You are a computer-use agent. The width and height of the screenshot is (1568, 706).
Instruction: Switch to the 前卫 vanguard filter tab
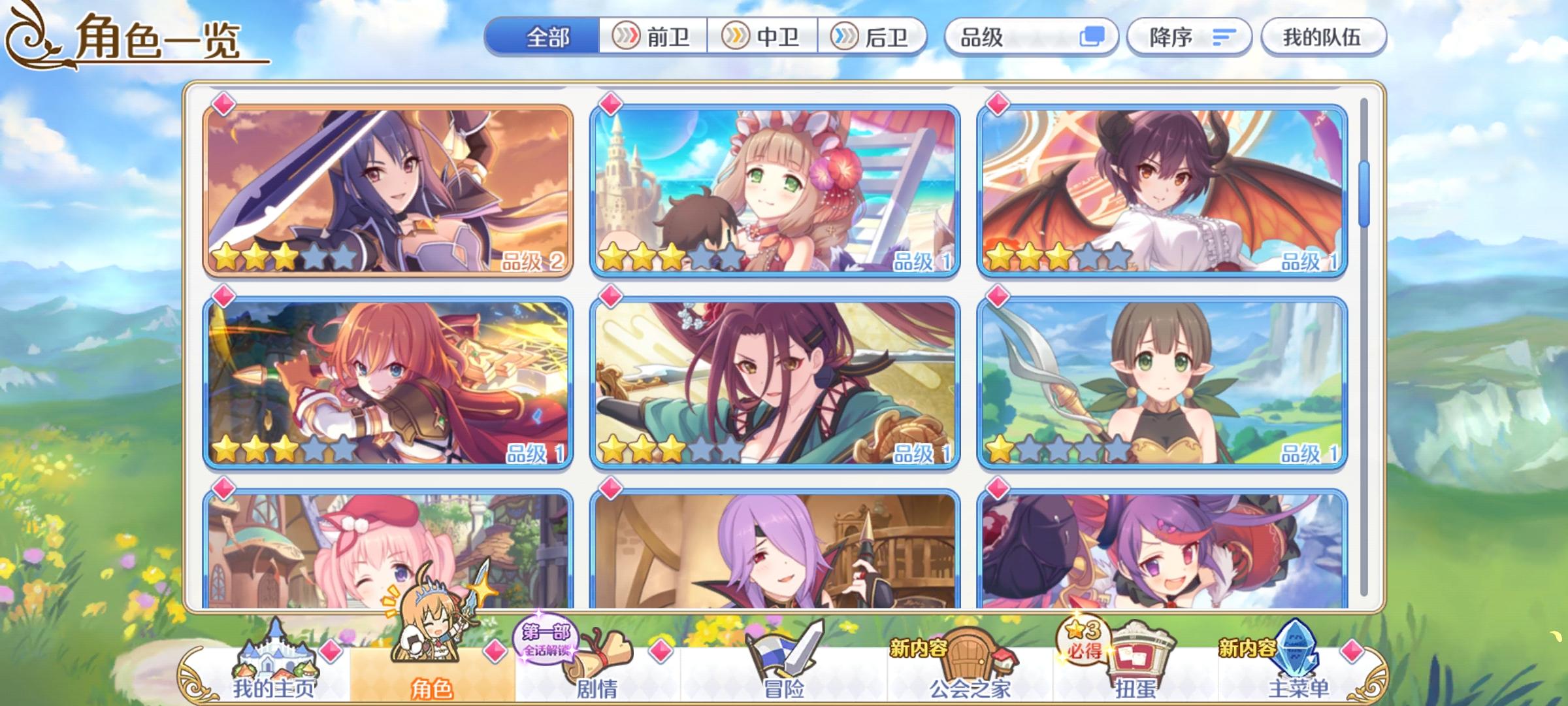point(653,37)
